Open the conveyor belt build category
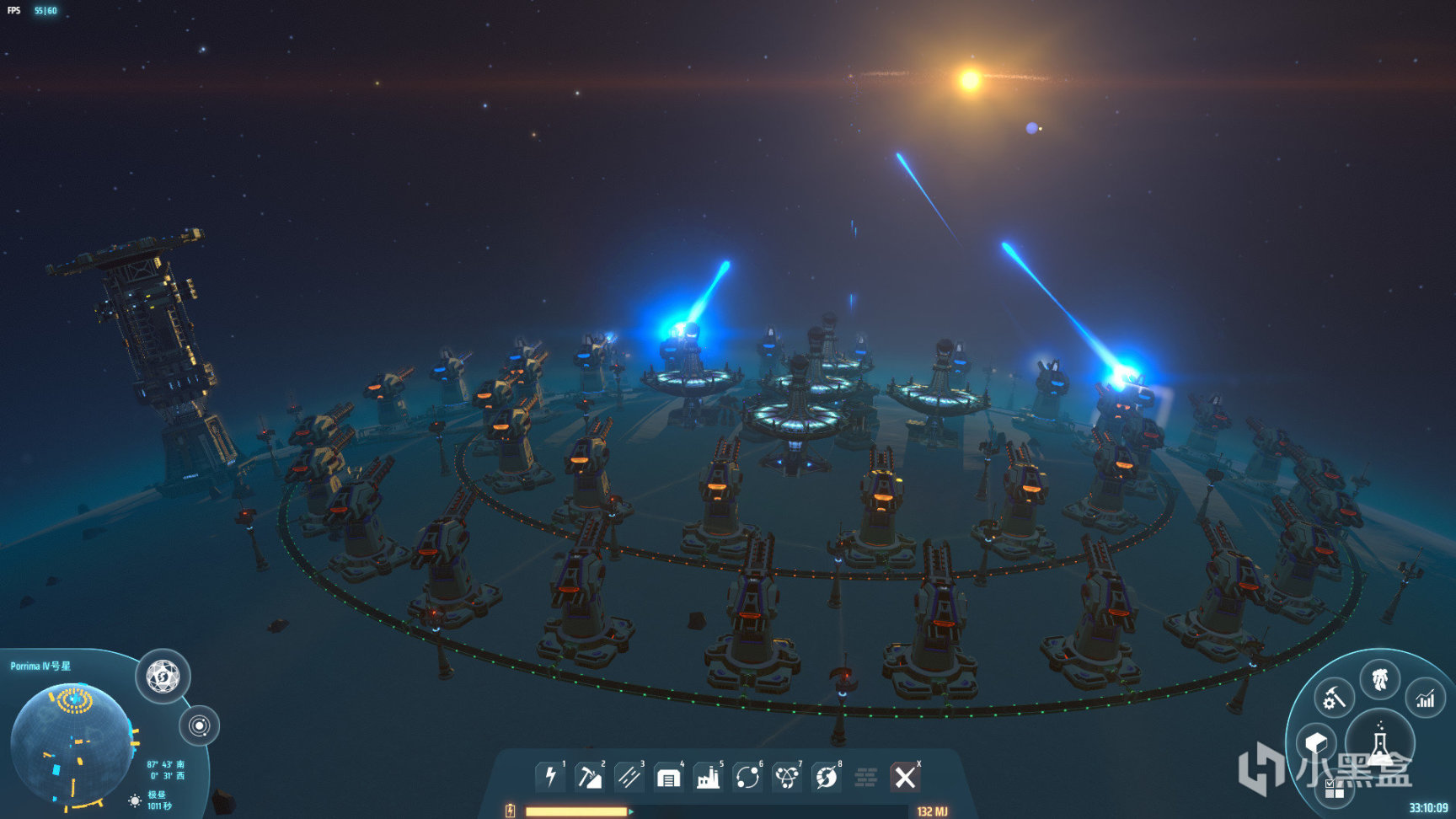 pyautogui.click(x=629, y=776)
